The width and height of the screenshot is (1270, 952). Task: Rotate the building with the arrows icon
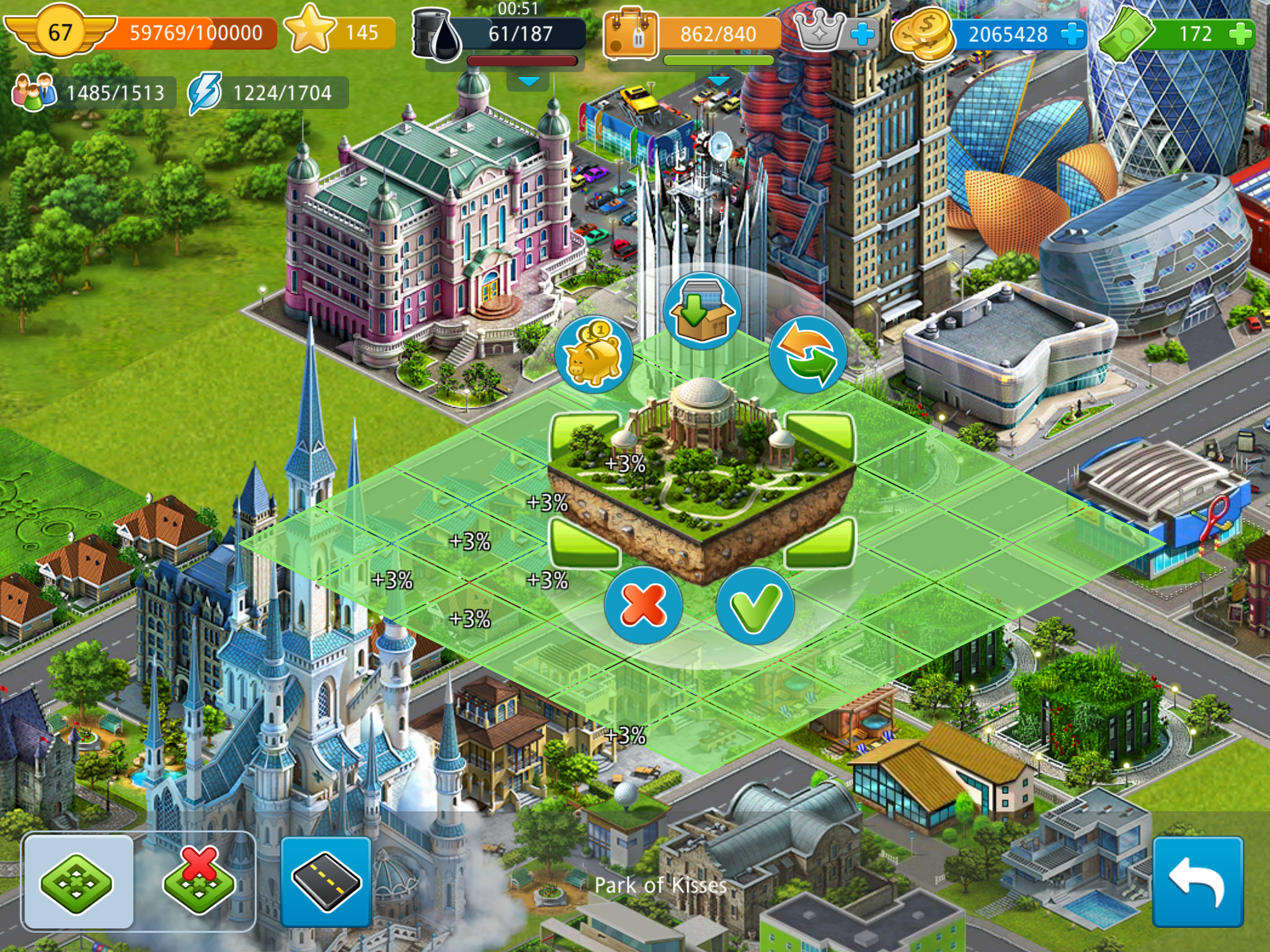(808, 356)
